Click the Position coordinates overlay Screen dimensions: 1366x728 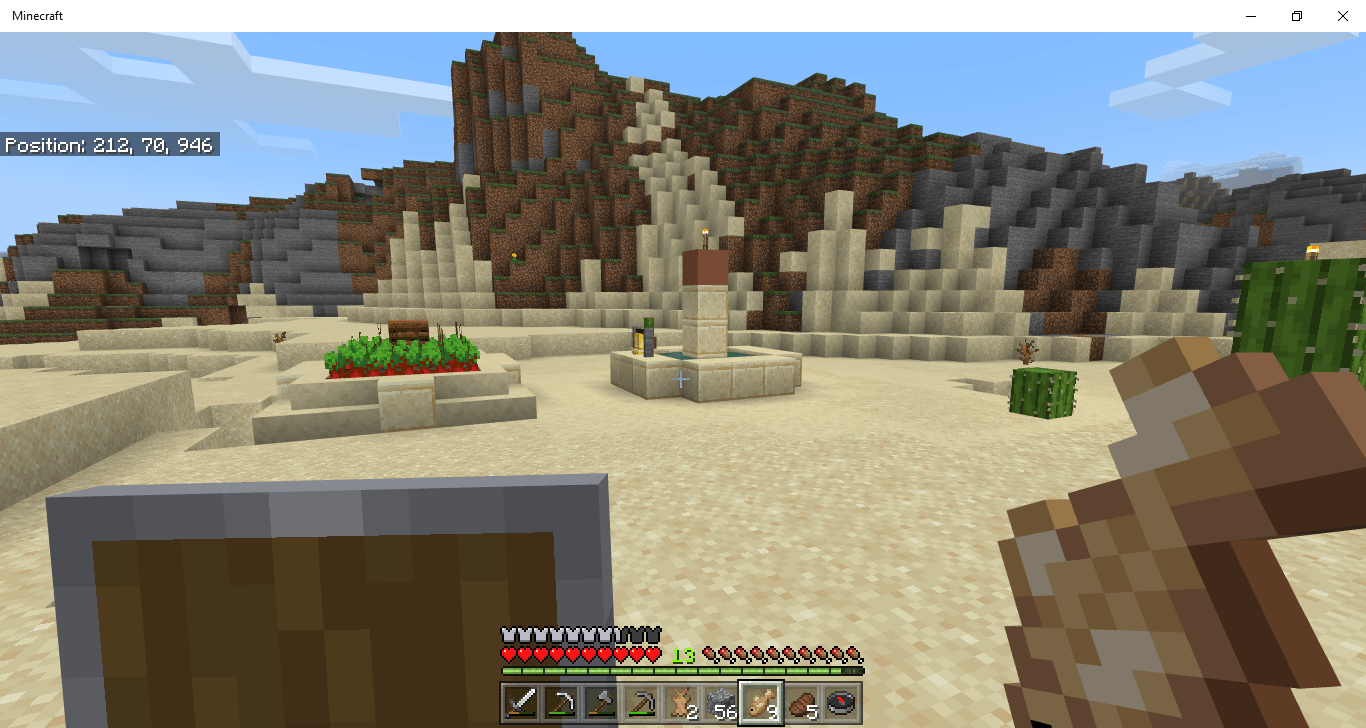(109, 144)
